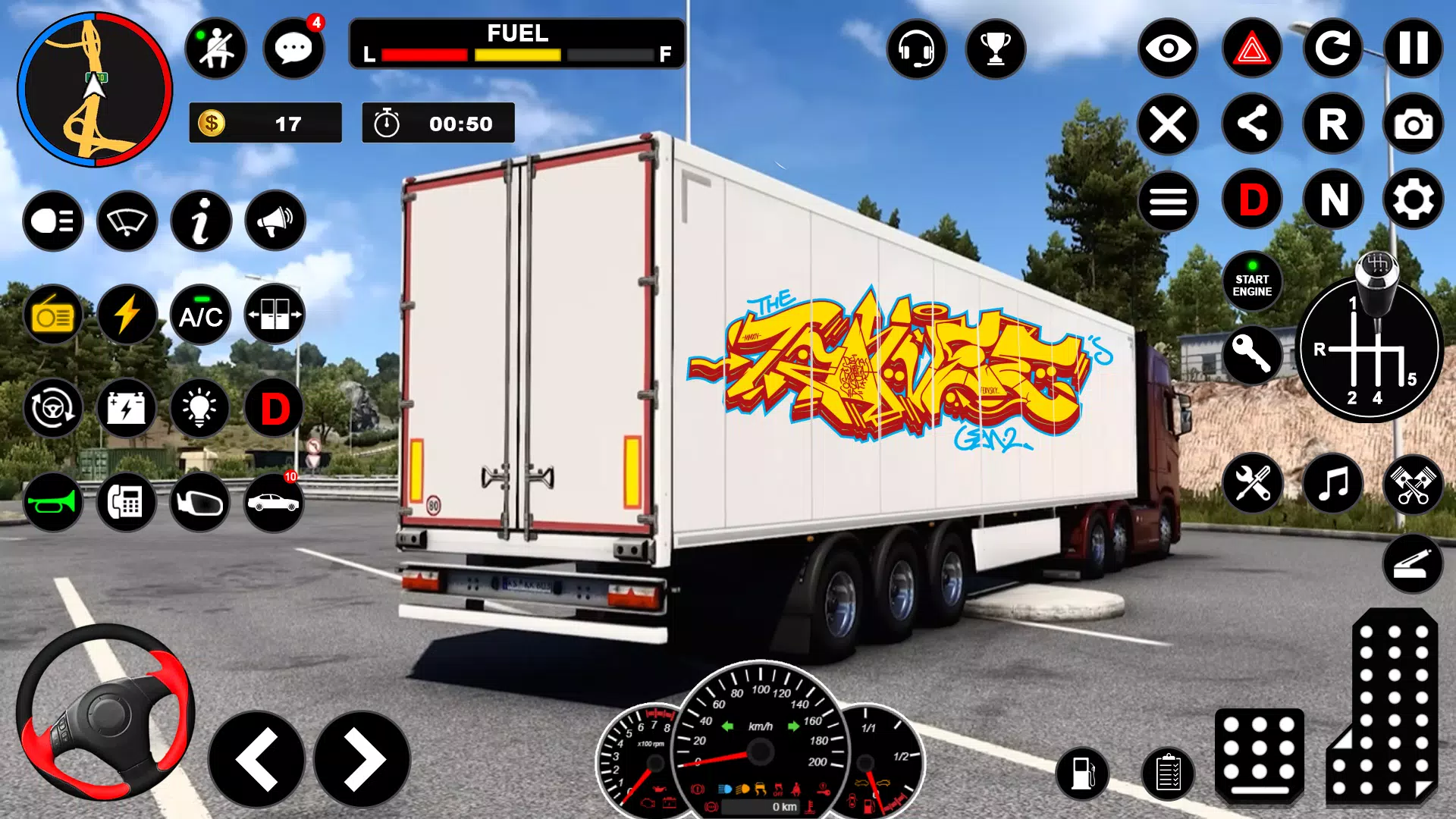
Task: Toggle the A/C switch
Action: 201,315
